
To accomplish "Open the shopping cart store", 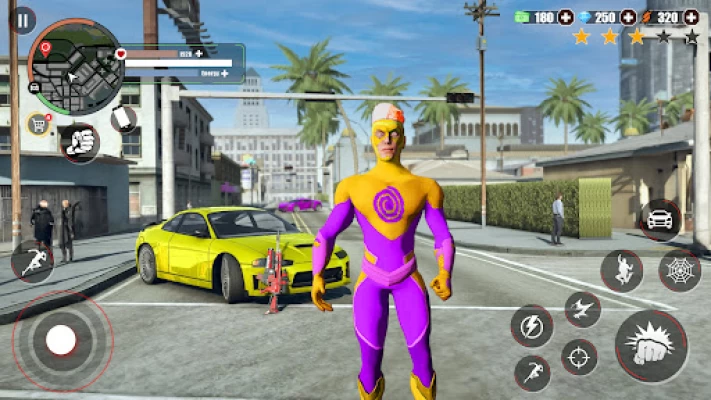I will [x=39, y=124].
